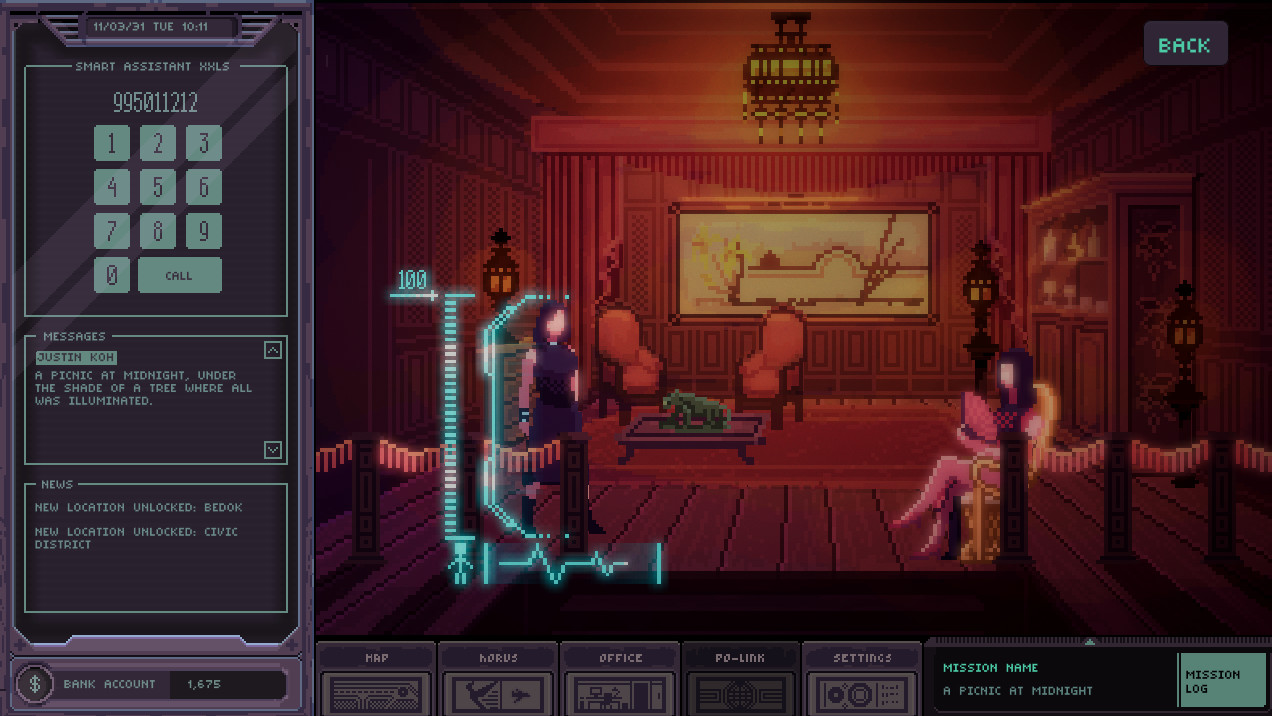Select the 9 keypad button

[x=204, y=231]
